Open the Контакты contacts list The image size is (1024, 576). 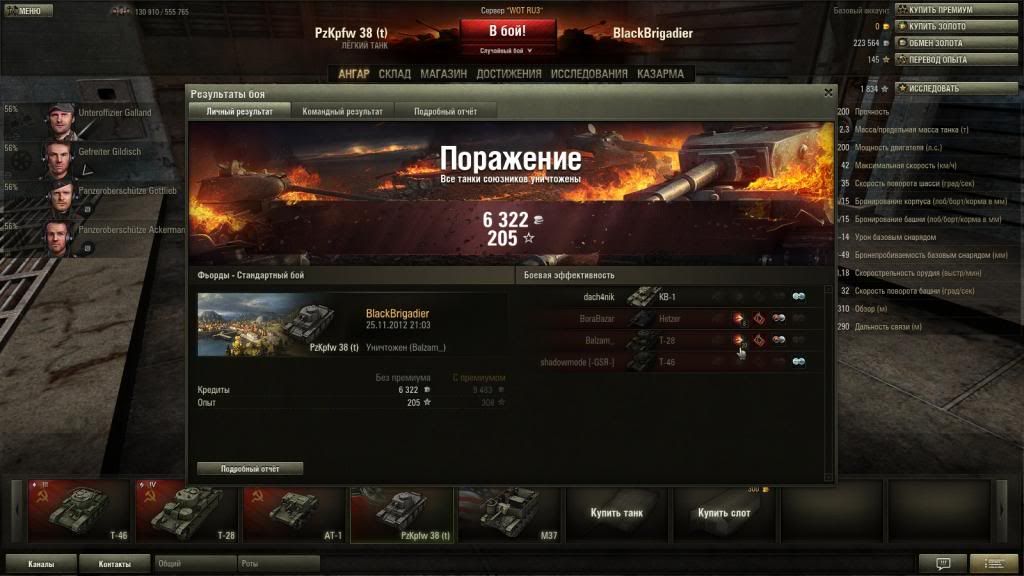click(115, 563)
